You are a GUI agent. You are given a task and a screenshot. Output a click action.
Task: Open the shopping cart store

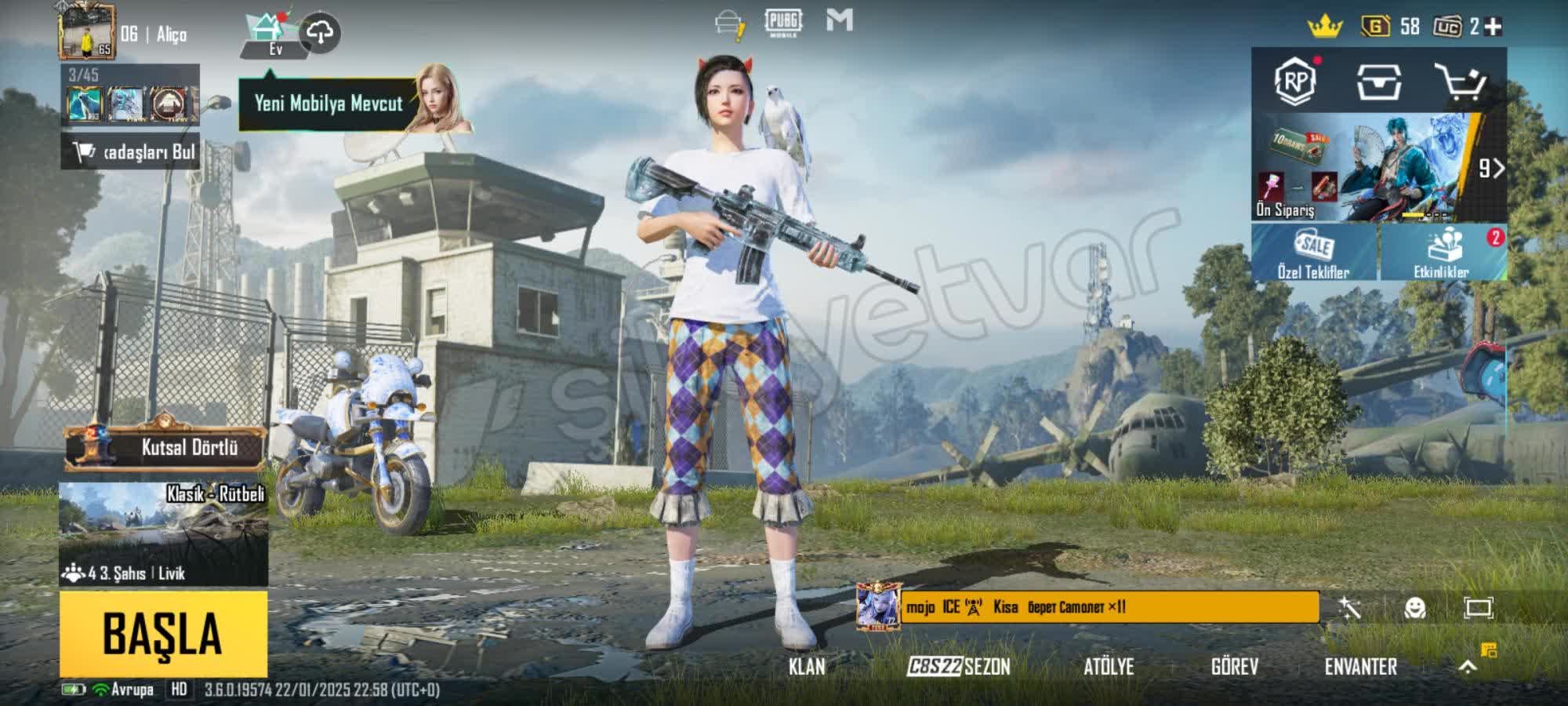tap(1460, 82)
